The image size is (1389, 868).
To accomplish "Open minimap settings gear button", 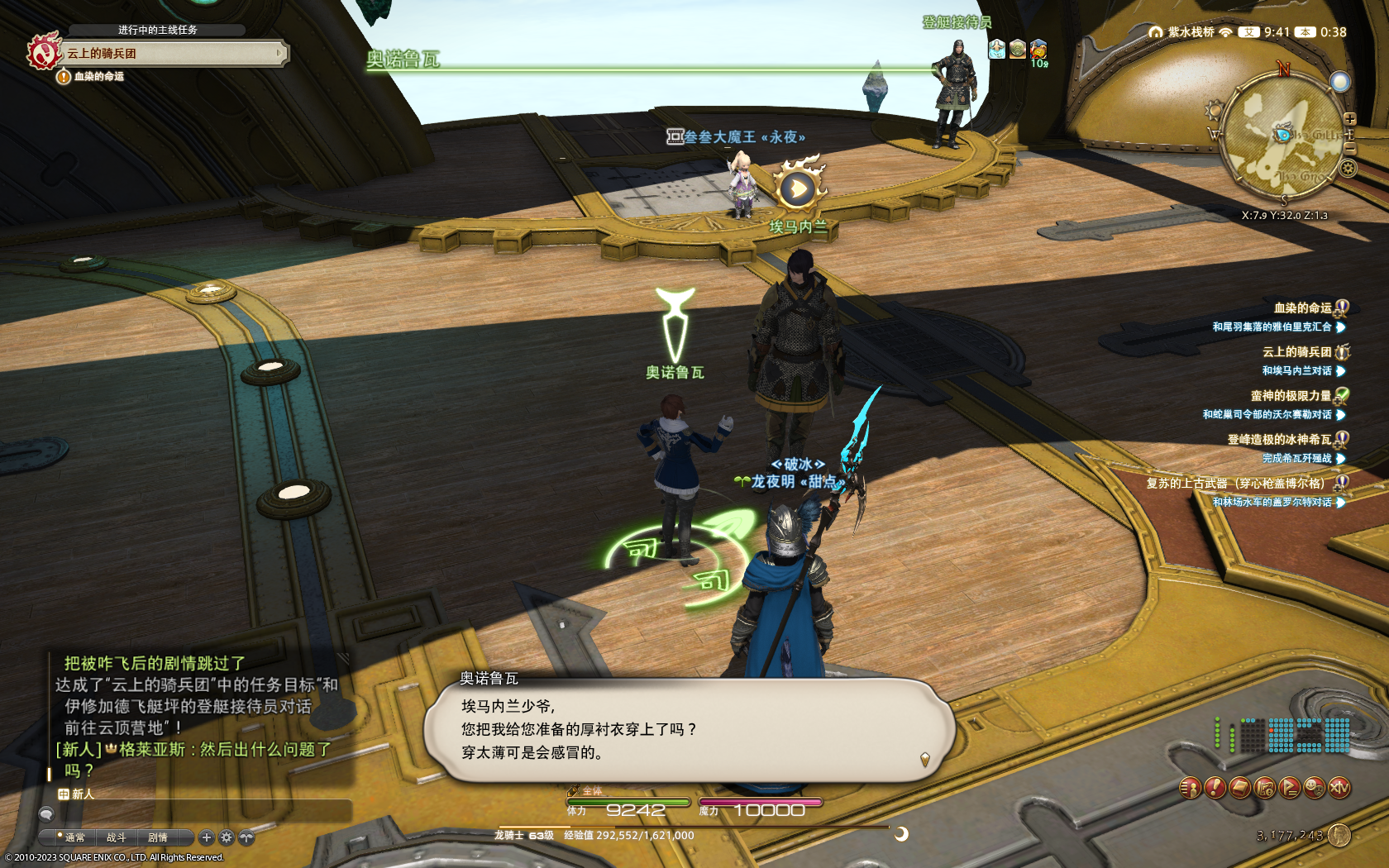I will (x=1348, y=169).
